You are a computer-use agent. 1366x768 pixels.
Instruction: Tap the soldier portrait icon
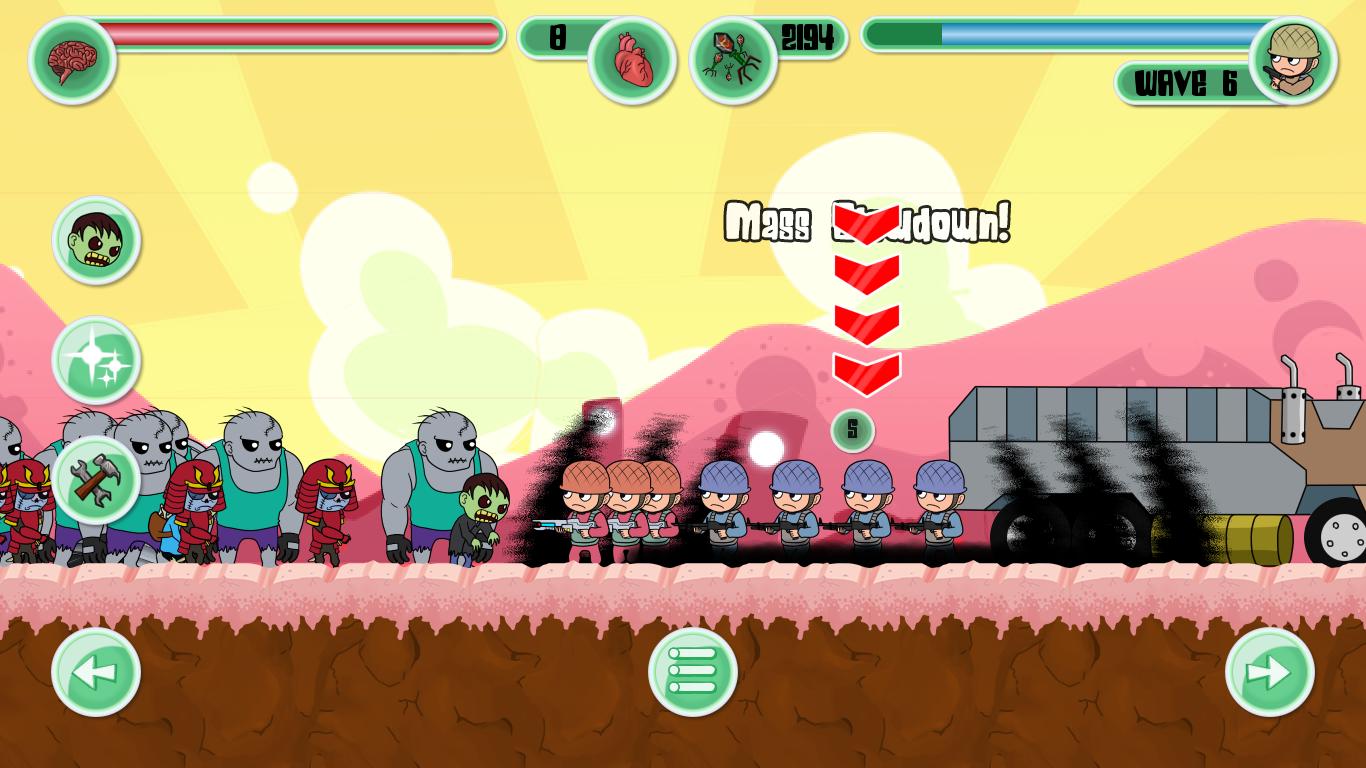[1293, 60]
